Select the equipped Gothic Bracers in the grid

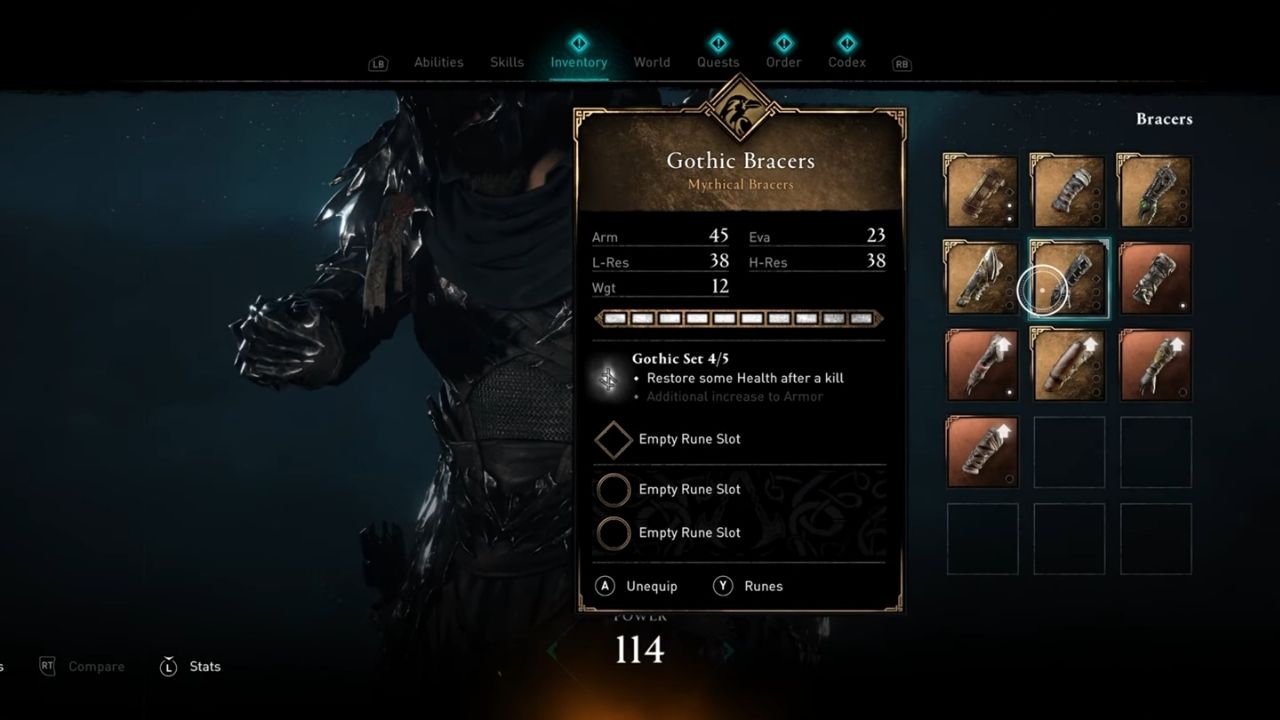click(x=1067, y=277)
